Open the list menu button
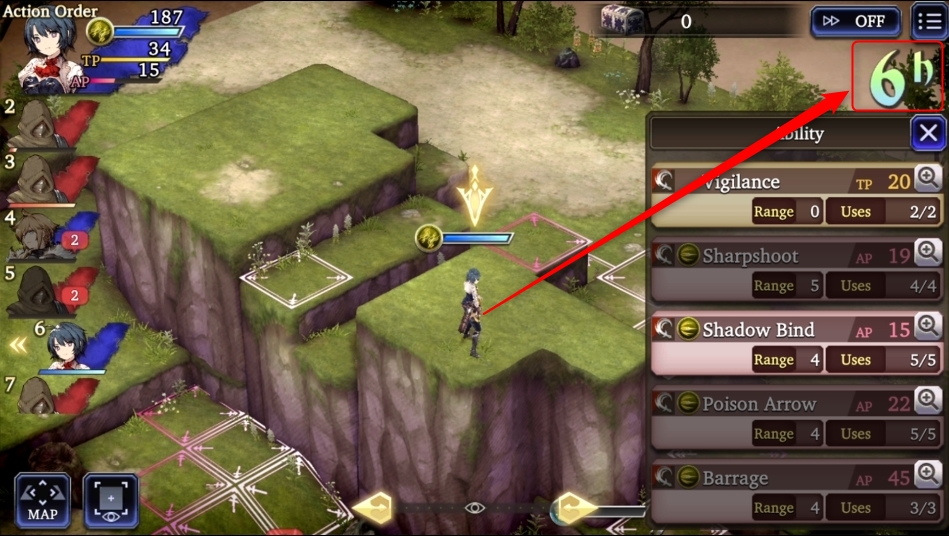Viewport: 949px width, 536px height. (930, 21)
